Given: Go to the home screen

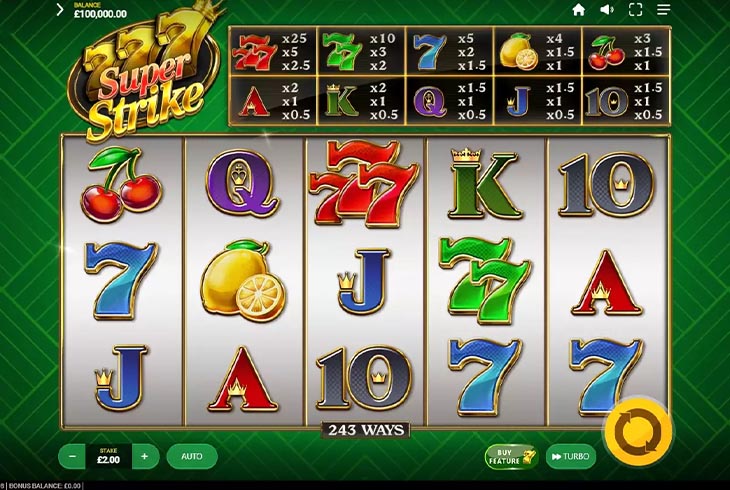Looking at the screenshot, I should (x=578, y=10).
